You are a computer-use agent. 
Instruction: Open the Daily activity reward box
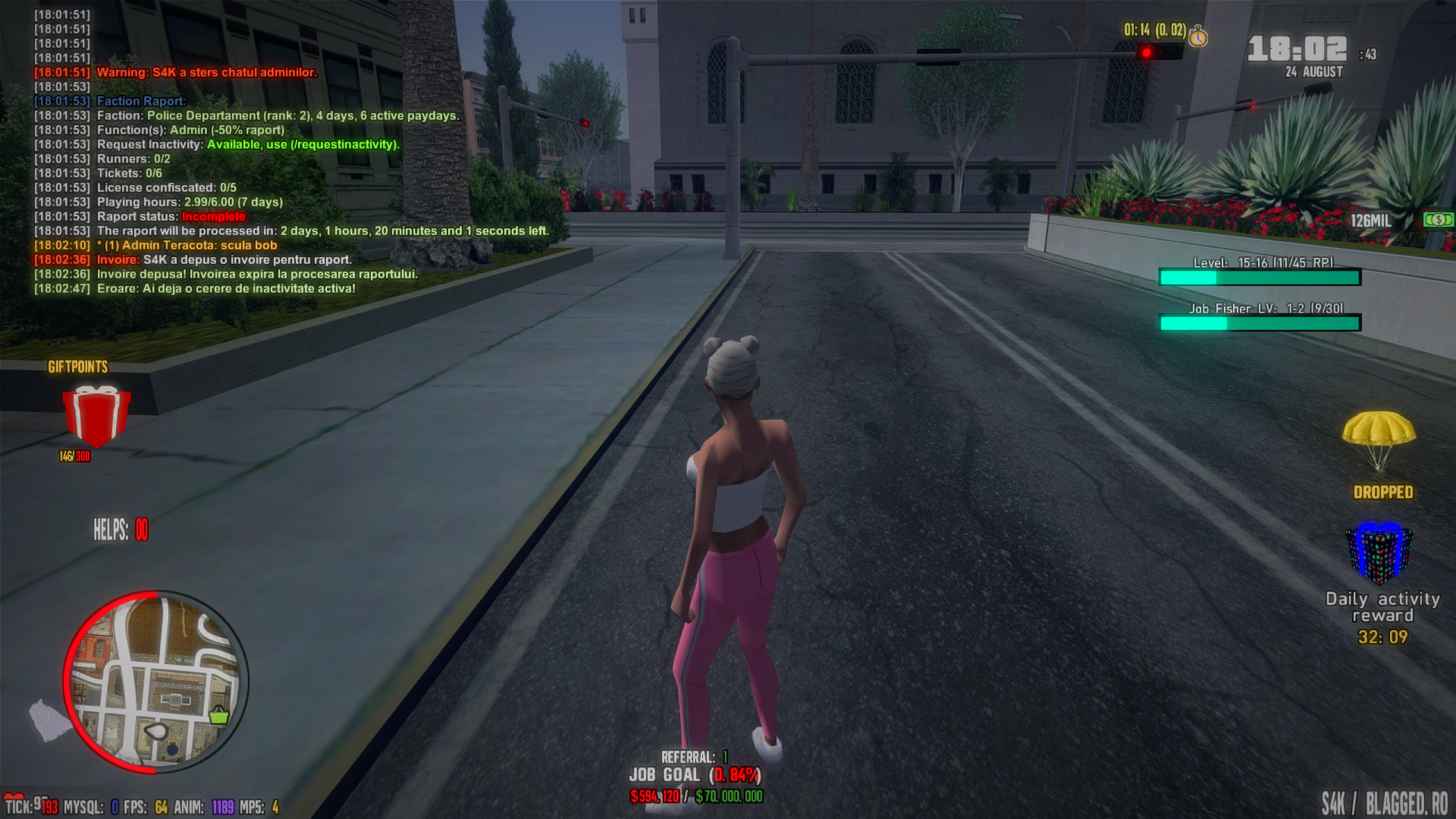tap(1379, 555)
